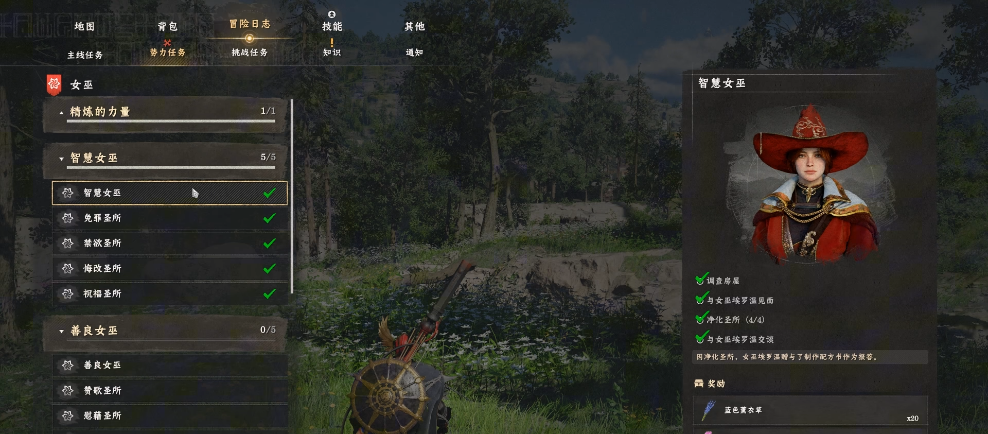This screenshot has width=988, height=434.
Task: Switch to the 背包 inventory tab
Action: (167, 26)
